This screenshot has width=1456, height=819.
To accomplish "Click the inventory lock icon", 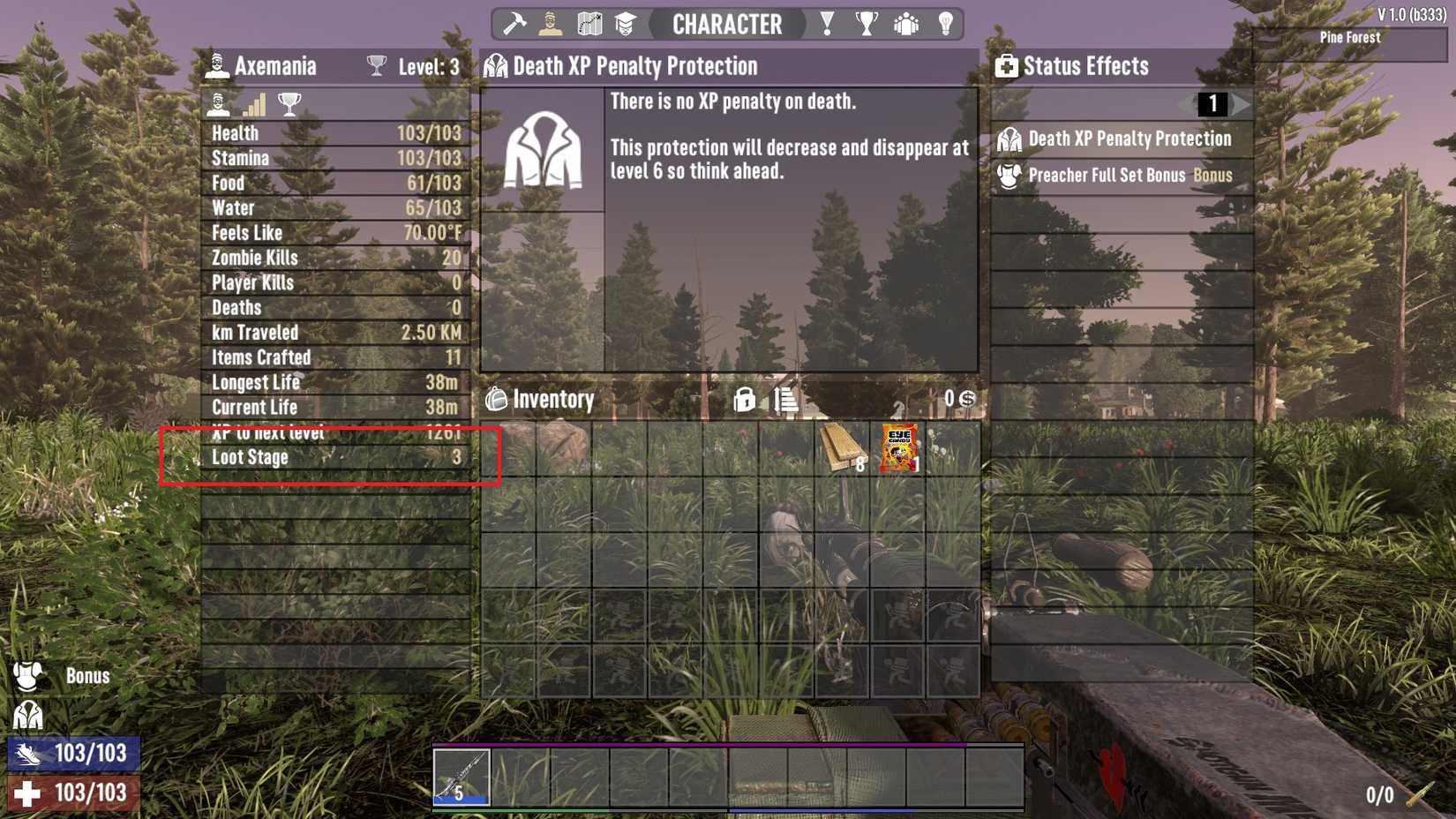I will pyautogui.click(x=746, y=401).
